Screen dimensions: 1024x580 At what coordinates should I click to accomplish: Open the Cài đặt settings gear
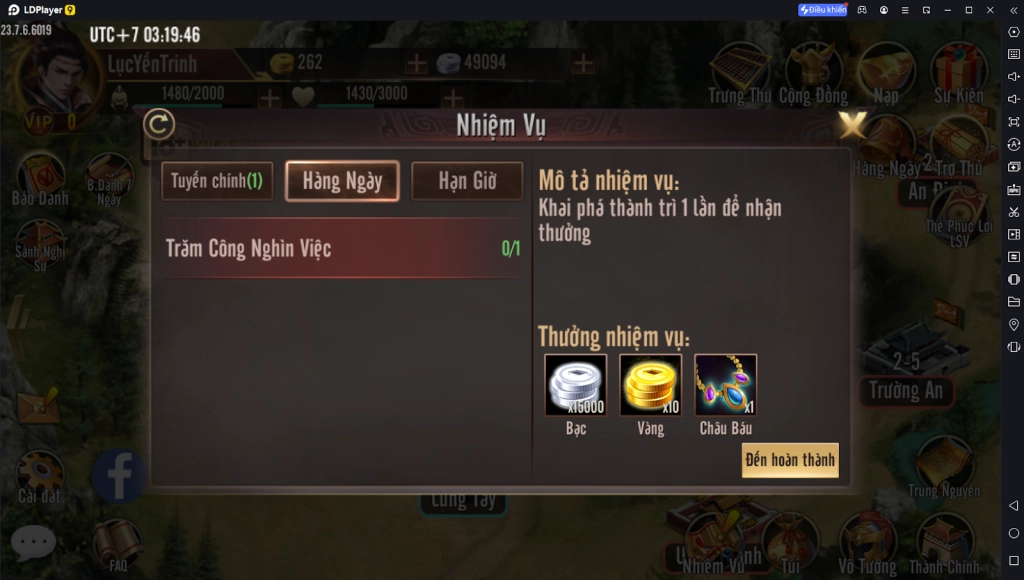pos(40,473)
